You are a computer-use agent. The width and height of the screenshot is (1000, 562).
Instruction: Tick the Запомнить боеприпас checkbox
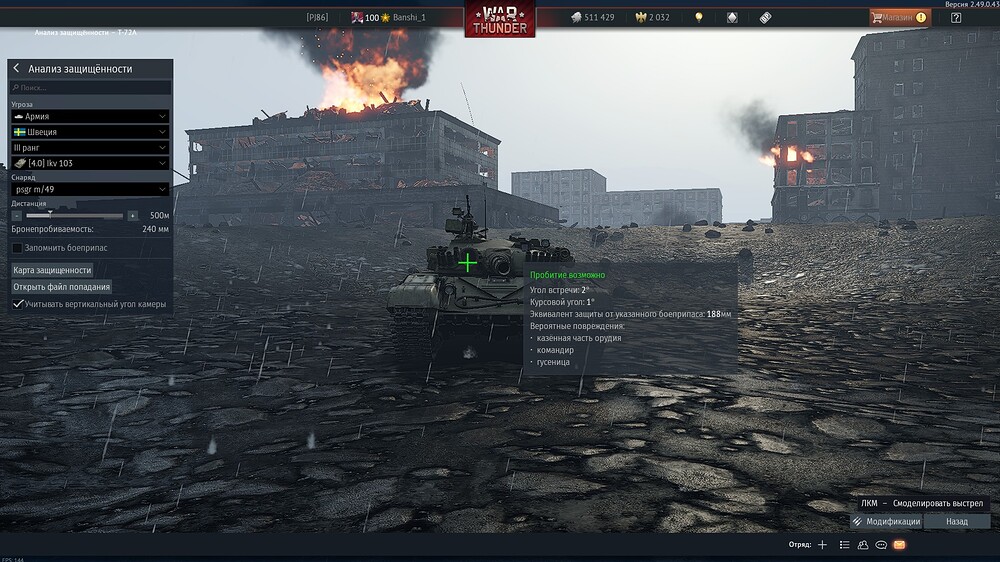(17, 247)
